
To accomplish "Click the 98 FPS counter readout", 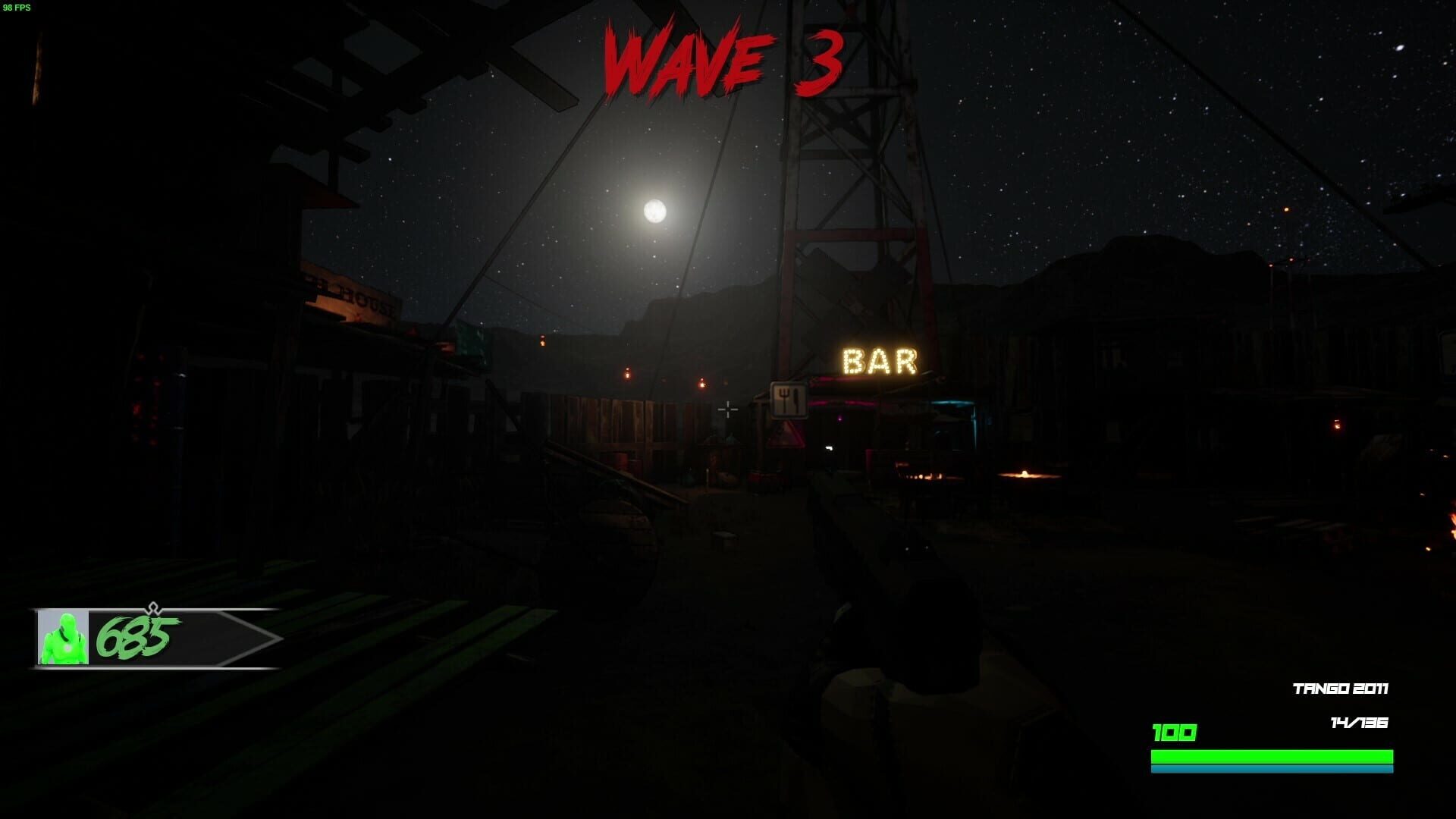I will click(x=16, y=9).
